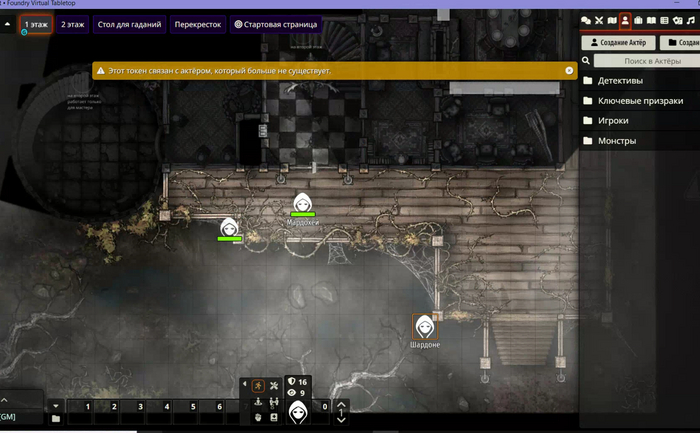The height and width of the screenshot is (433, 700).
Task: Switch to the '1 этаж' scene
Action: [x=35, y=23]
